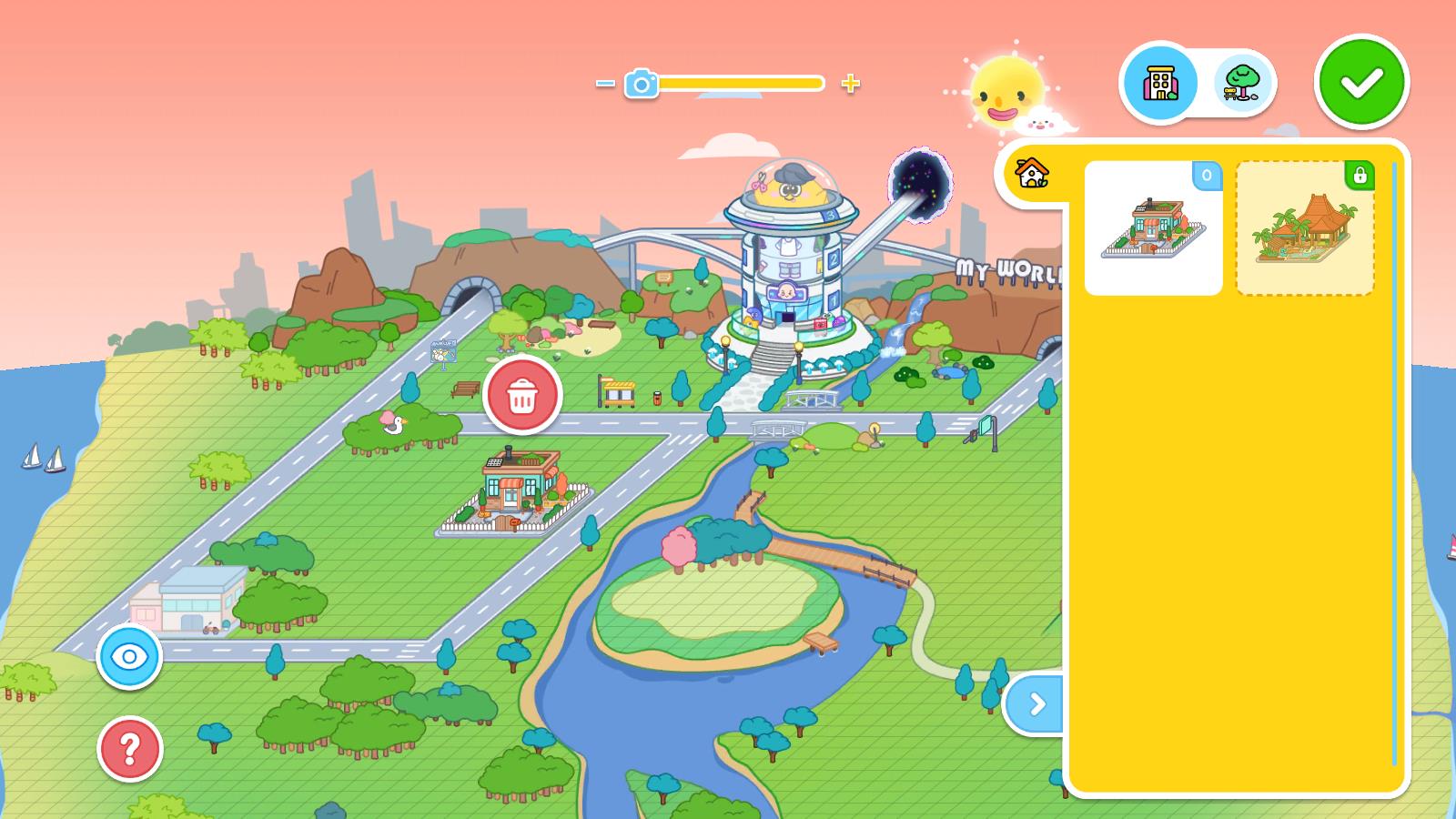Zoom in with the yellow plus button
1456x819 pixels.
(850, 84)
